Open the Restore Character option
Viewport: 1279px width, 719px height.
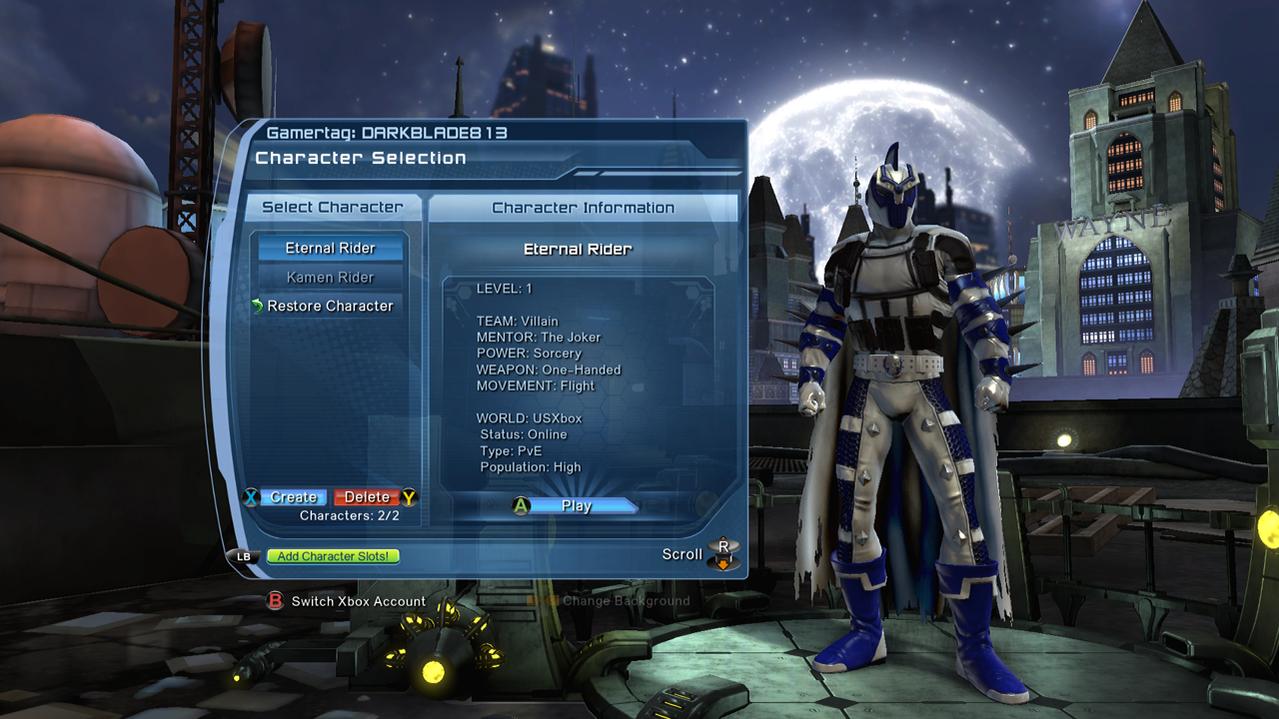coord(330,306)
